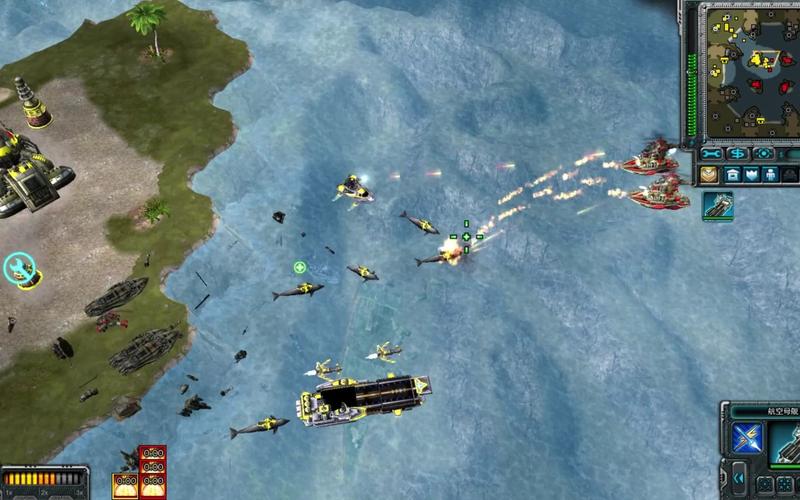Select the aircraft carrier group icon
The image size is (800, 500).
coord(717,205)
